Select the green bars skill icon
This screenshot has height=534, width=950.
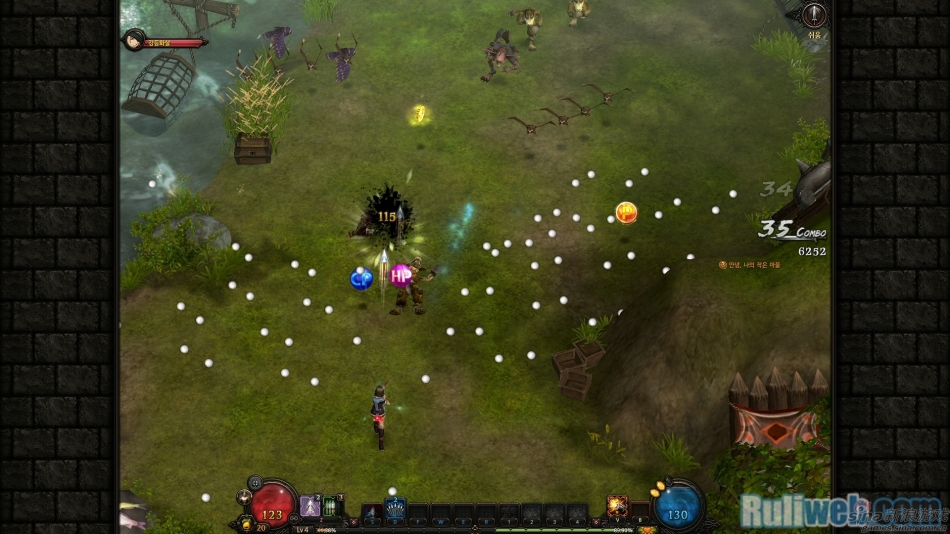(333, 506)
